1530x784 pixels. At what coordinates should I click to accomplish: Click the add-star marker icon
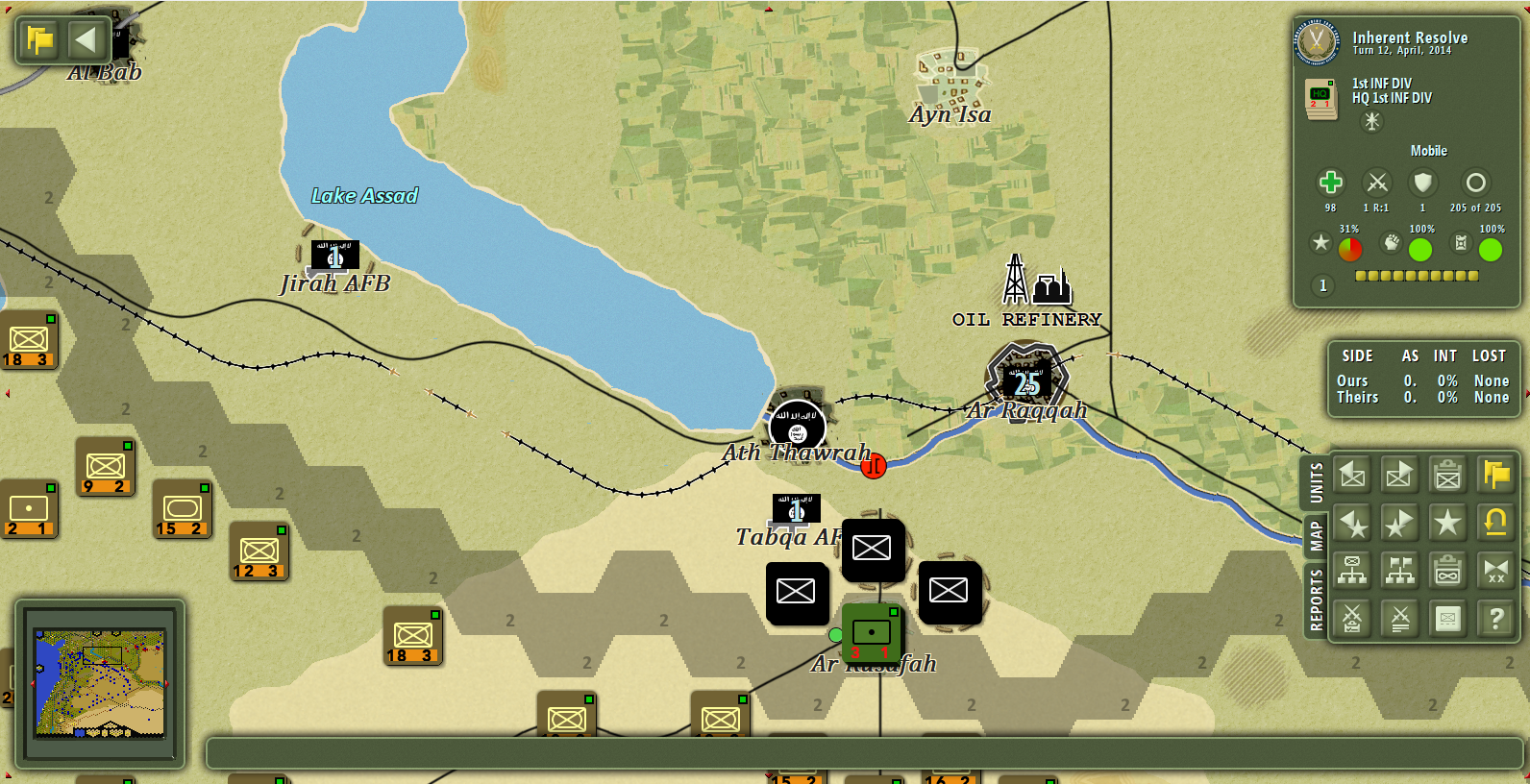tap(1399, 524)
